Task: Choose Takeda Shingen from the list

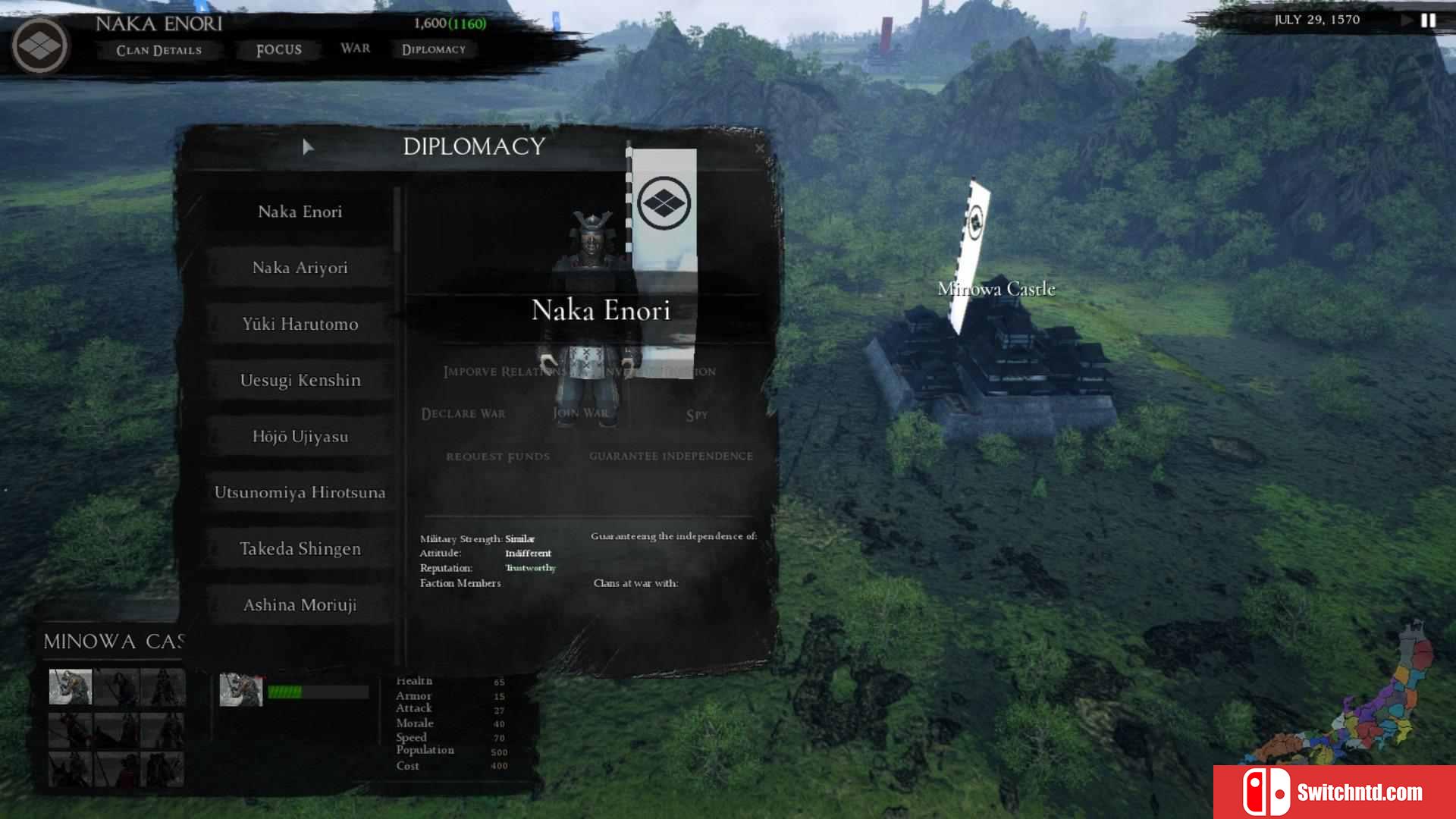Action: [x=300, y=548]
